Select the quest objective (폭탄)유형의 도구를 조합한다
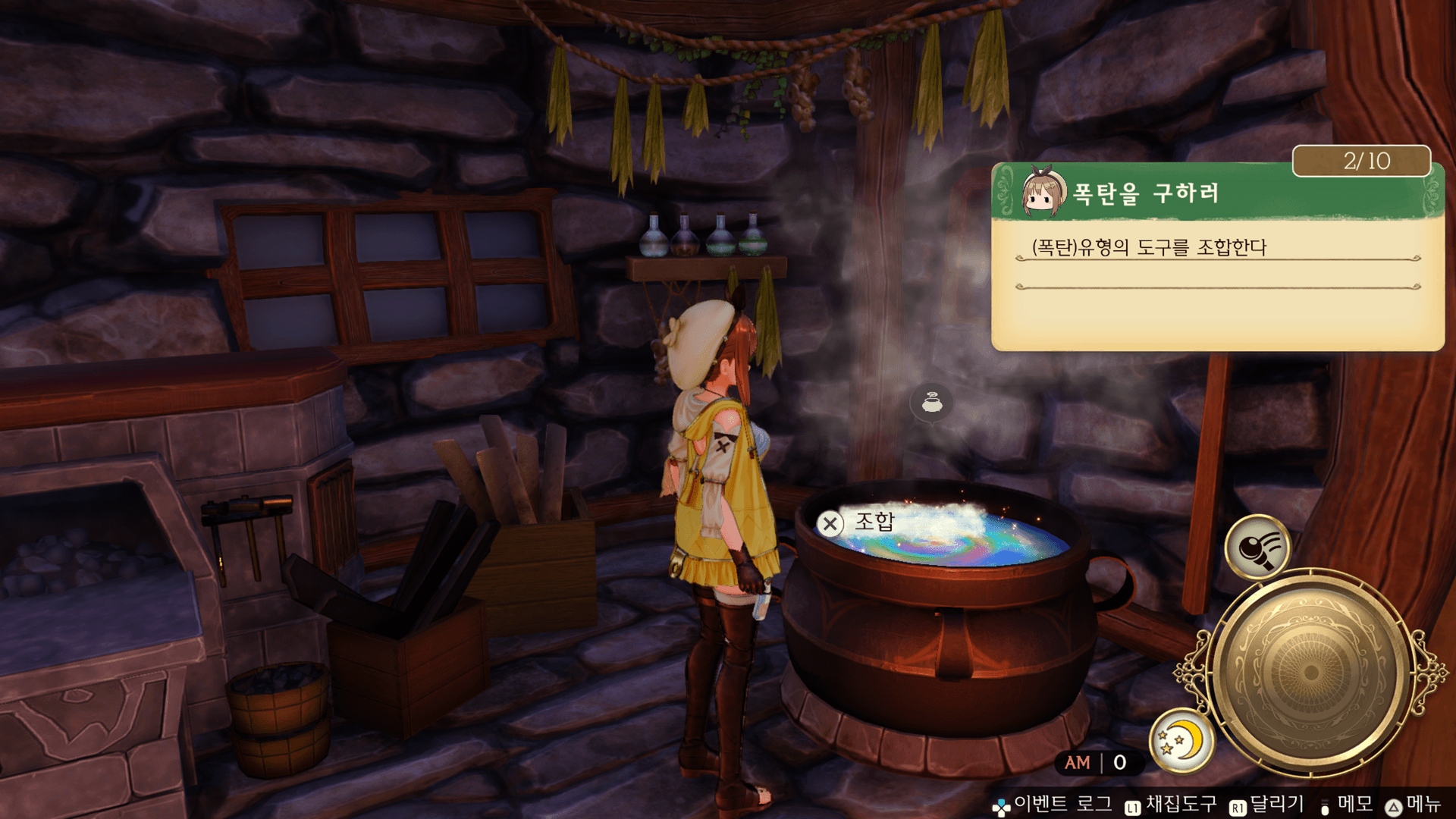 tap(1149, 247)
